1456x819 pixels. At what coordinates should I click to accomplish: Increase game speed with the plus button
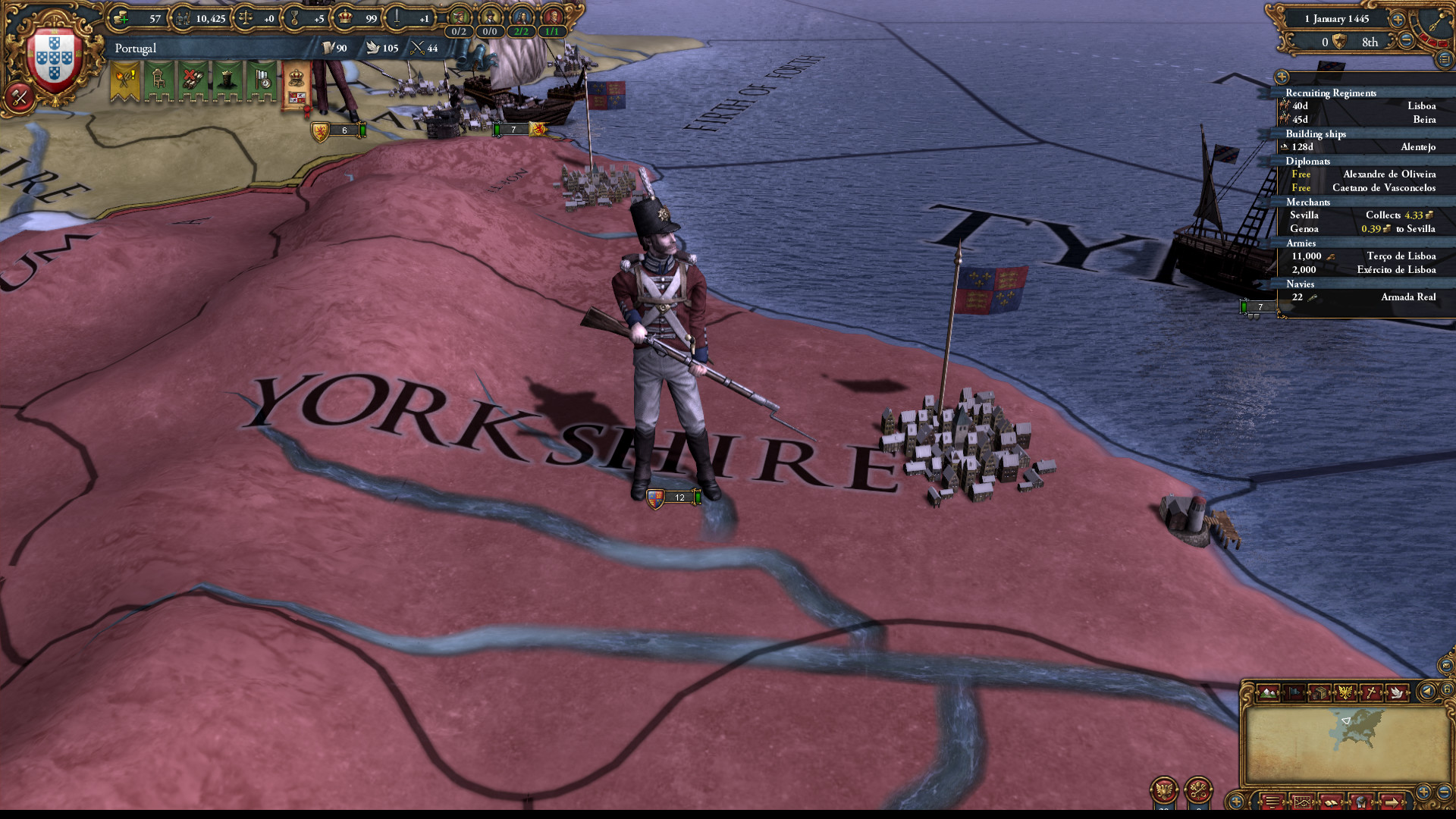pos(1398,20)
